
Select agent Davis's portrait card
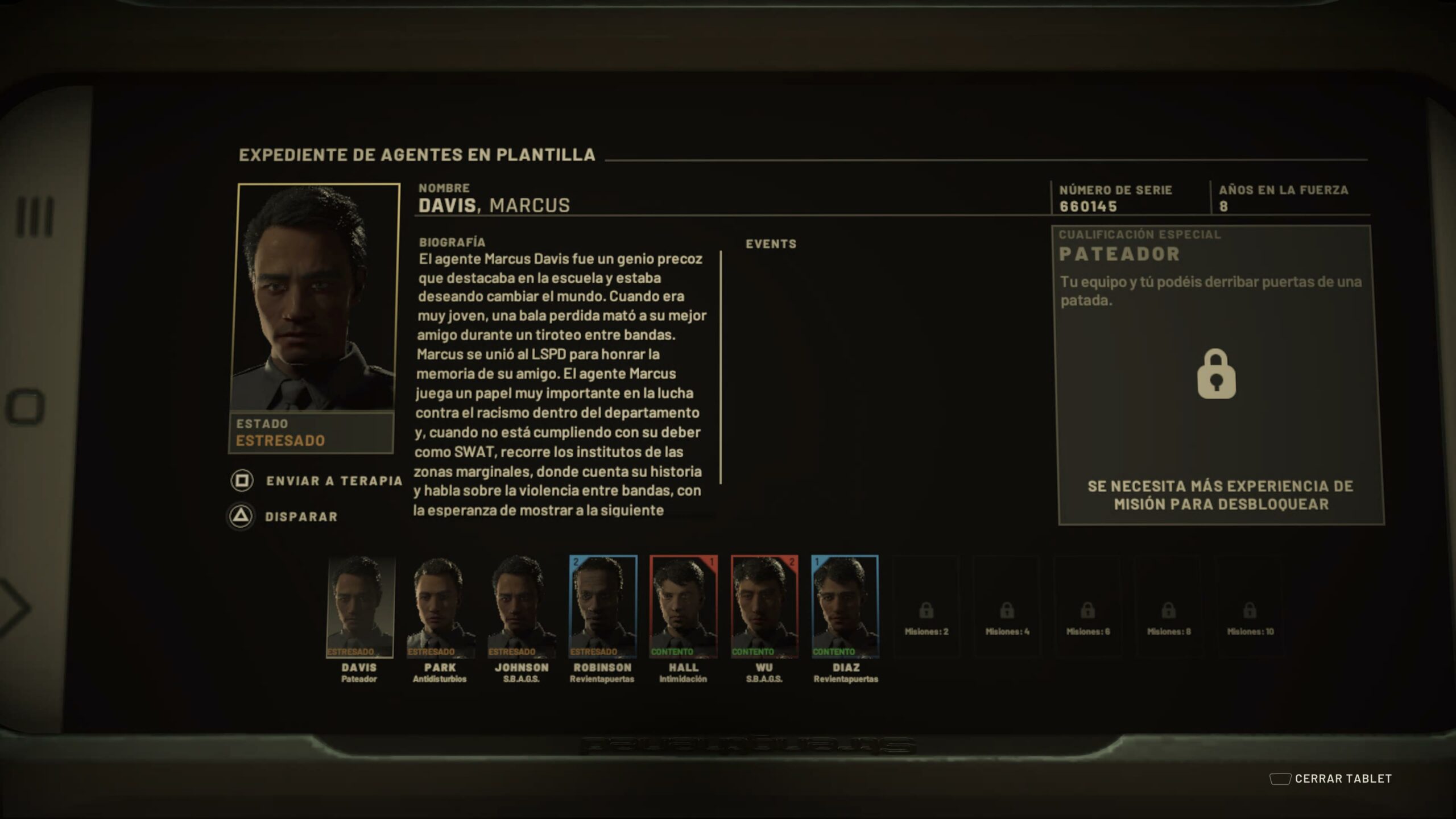coord(359,606)
